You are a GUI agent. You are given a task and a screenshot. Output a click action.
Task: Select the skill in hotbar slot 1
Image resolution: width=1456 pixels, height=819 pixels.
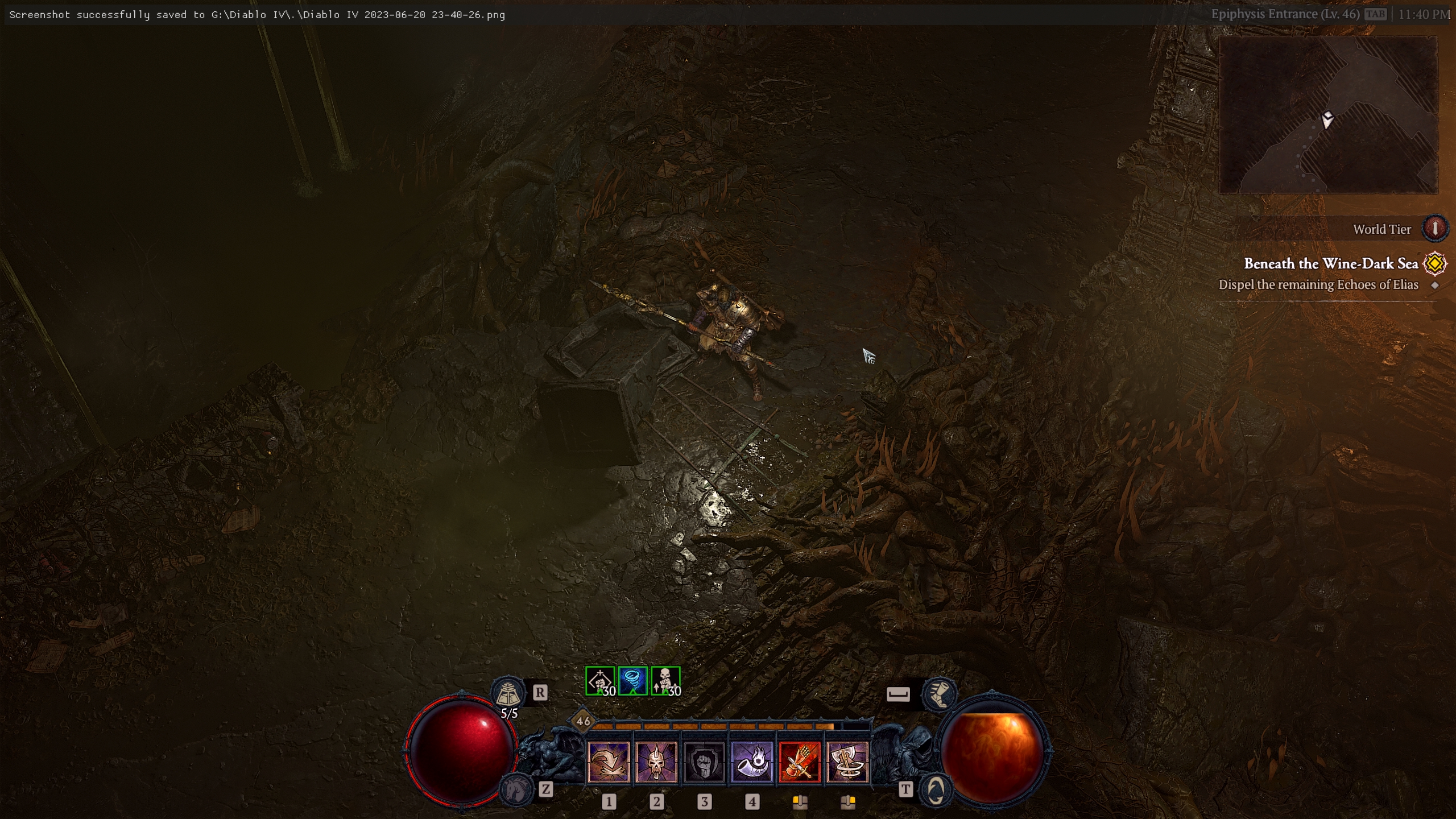click(x=609, y=762)
